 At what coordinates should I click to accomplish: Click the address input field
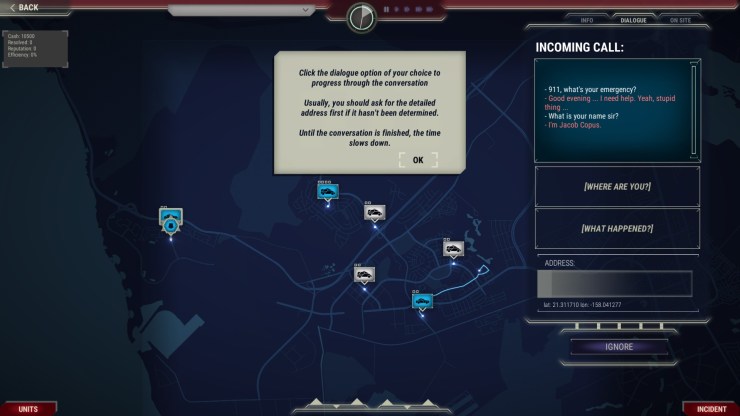(x=614, y=283)
